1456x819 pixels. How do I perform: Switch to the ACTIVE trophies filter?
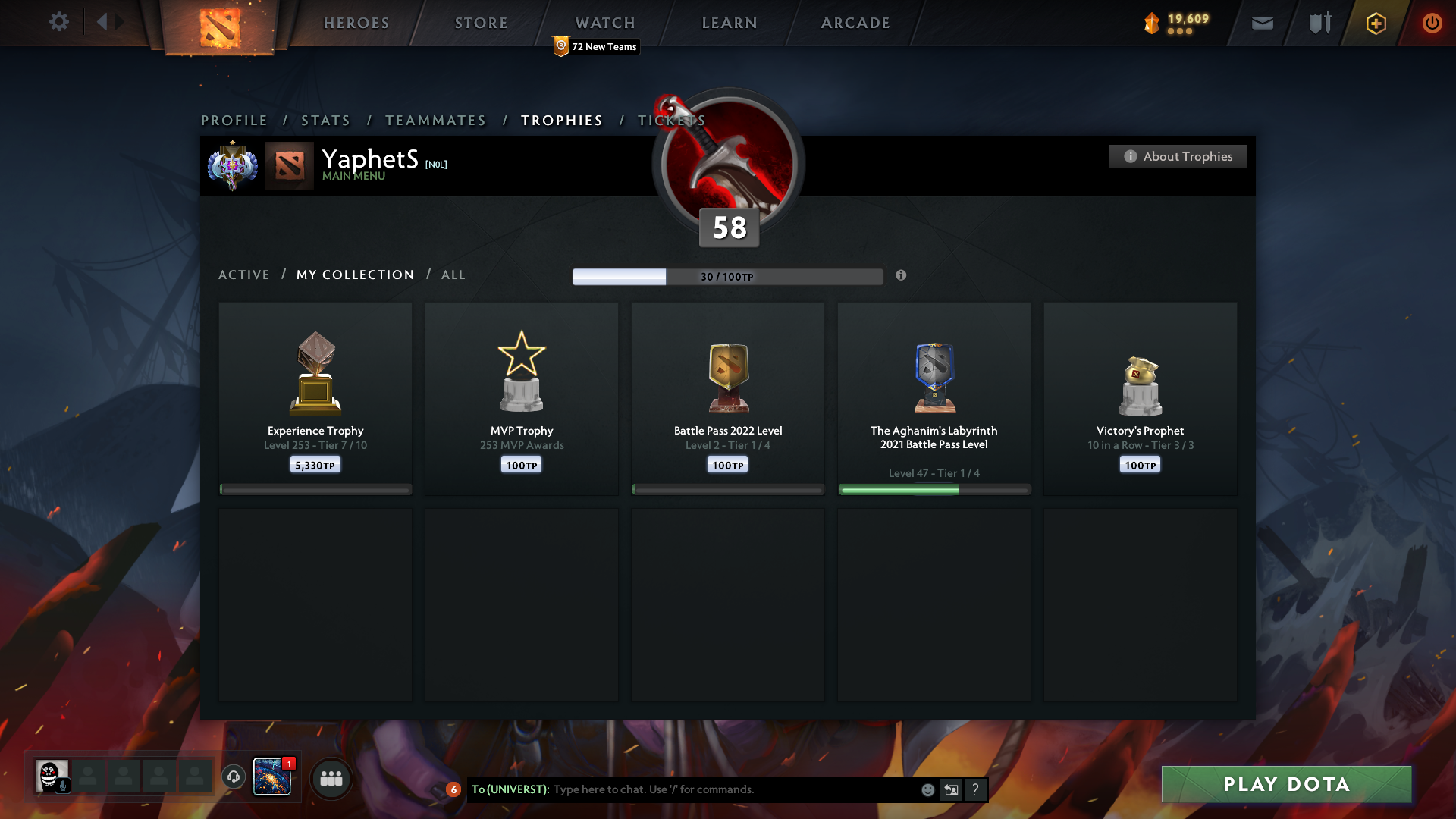coord(243,275)
